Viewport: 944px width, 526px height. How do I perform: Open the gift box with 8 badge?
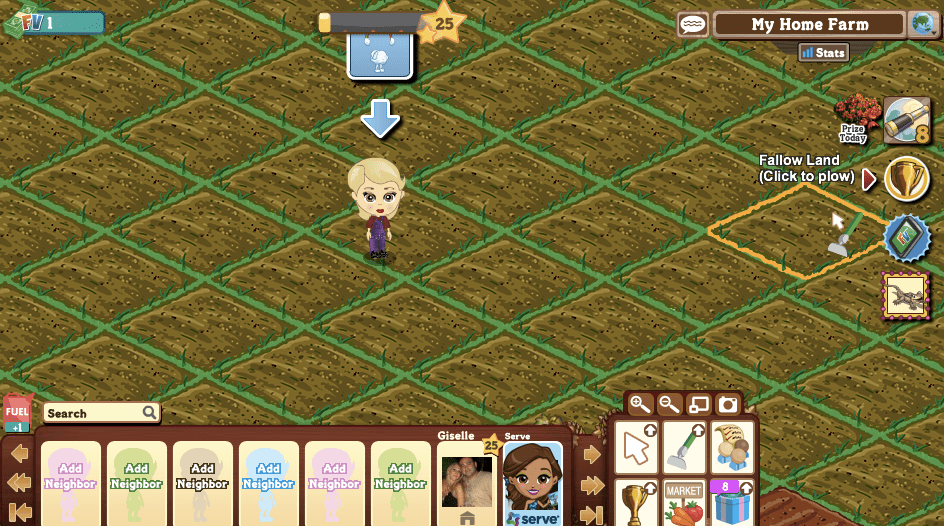tap(733, 503)
